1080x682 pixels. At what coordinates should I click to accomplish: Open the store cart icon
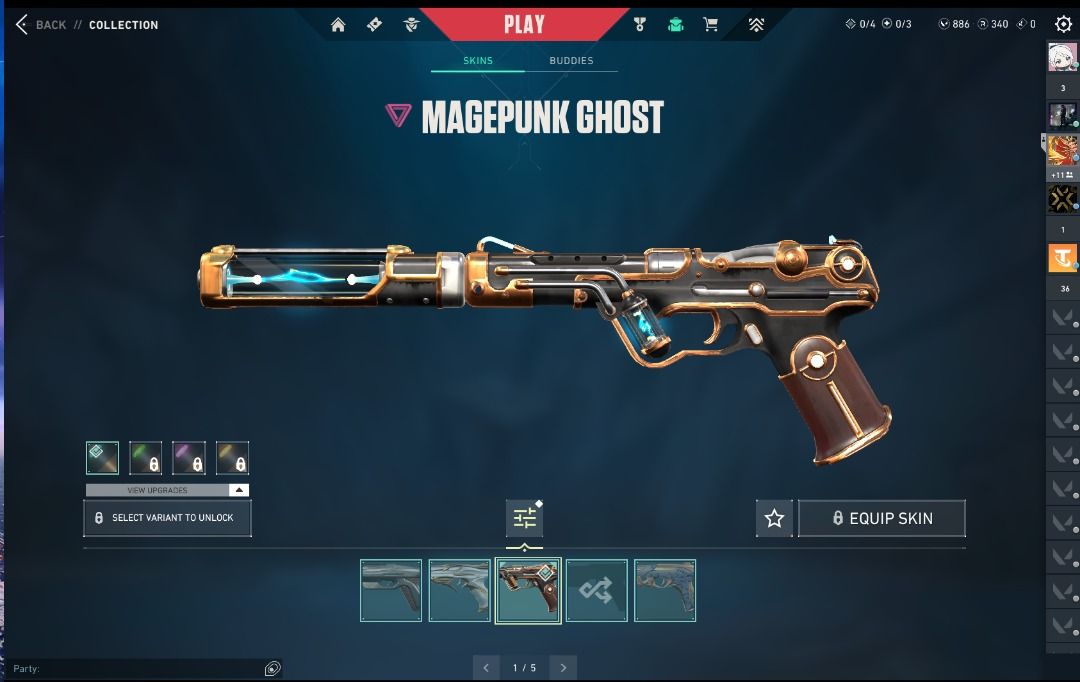pos(711,25)
